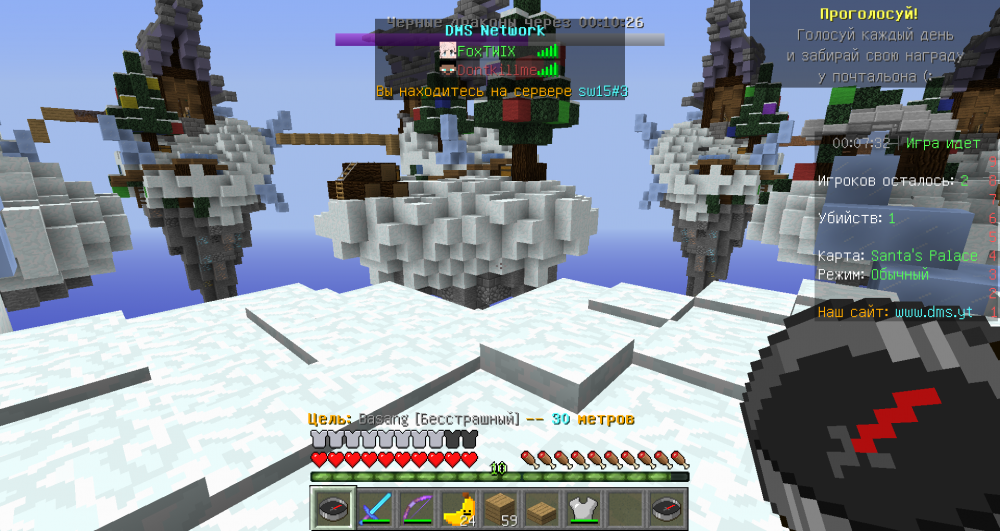Select the purple enchanted bow slot

click(x=417, y=508)
